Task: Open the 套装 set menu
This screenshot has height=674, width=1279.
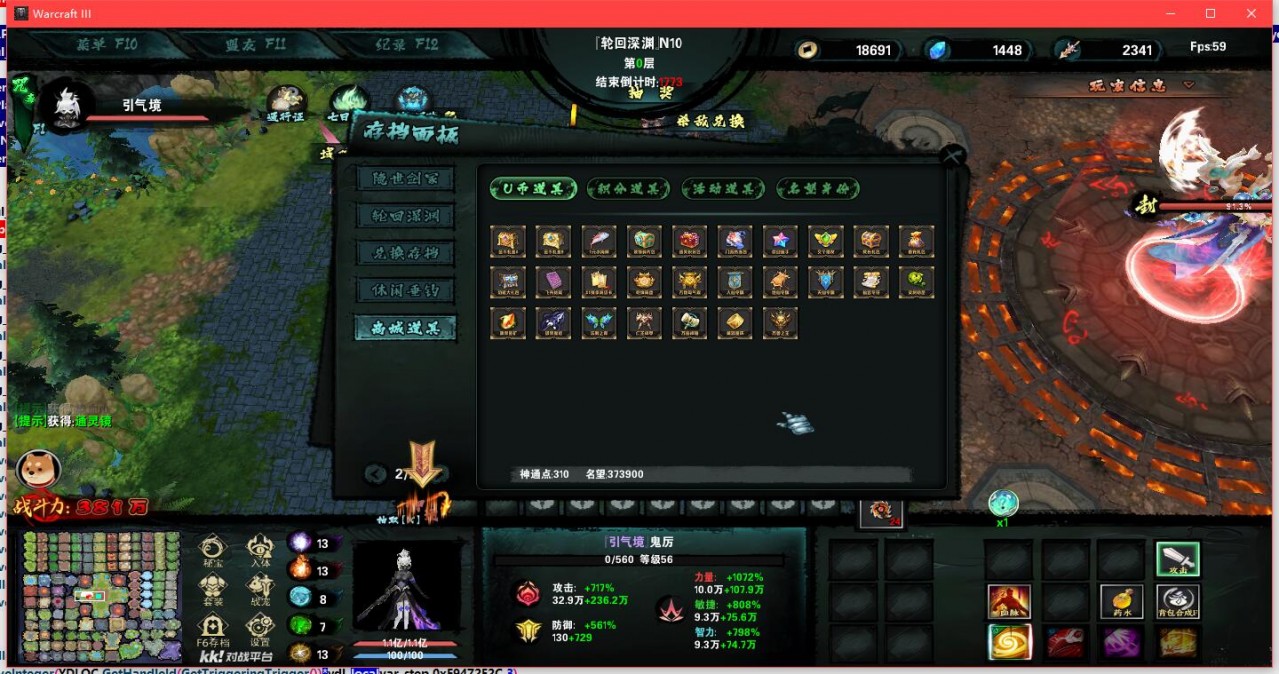Action: pyautogui.click(x=213, y=589)
